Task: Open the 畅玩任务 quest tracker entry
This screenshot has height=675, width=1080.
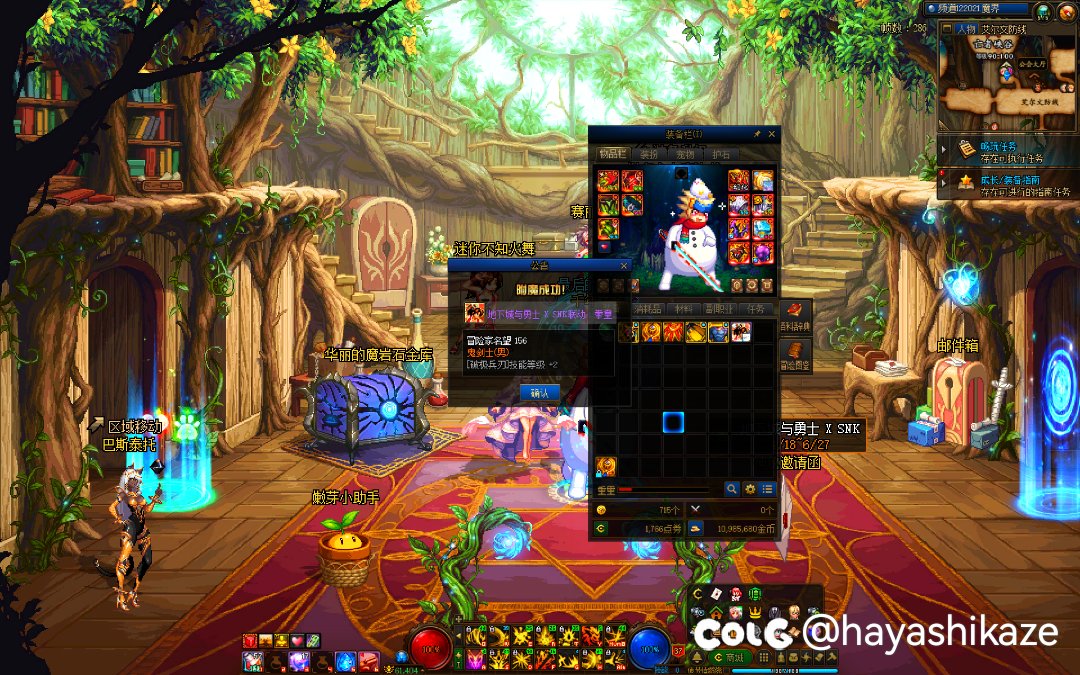Action: tap(1010, 150)
